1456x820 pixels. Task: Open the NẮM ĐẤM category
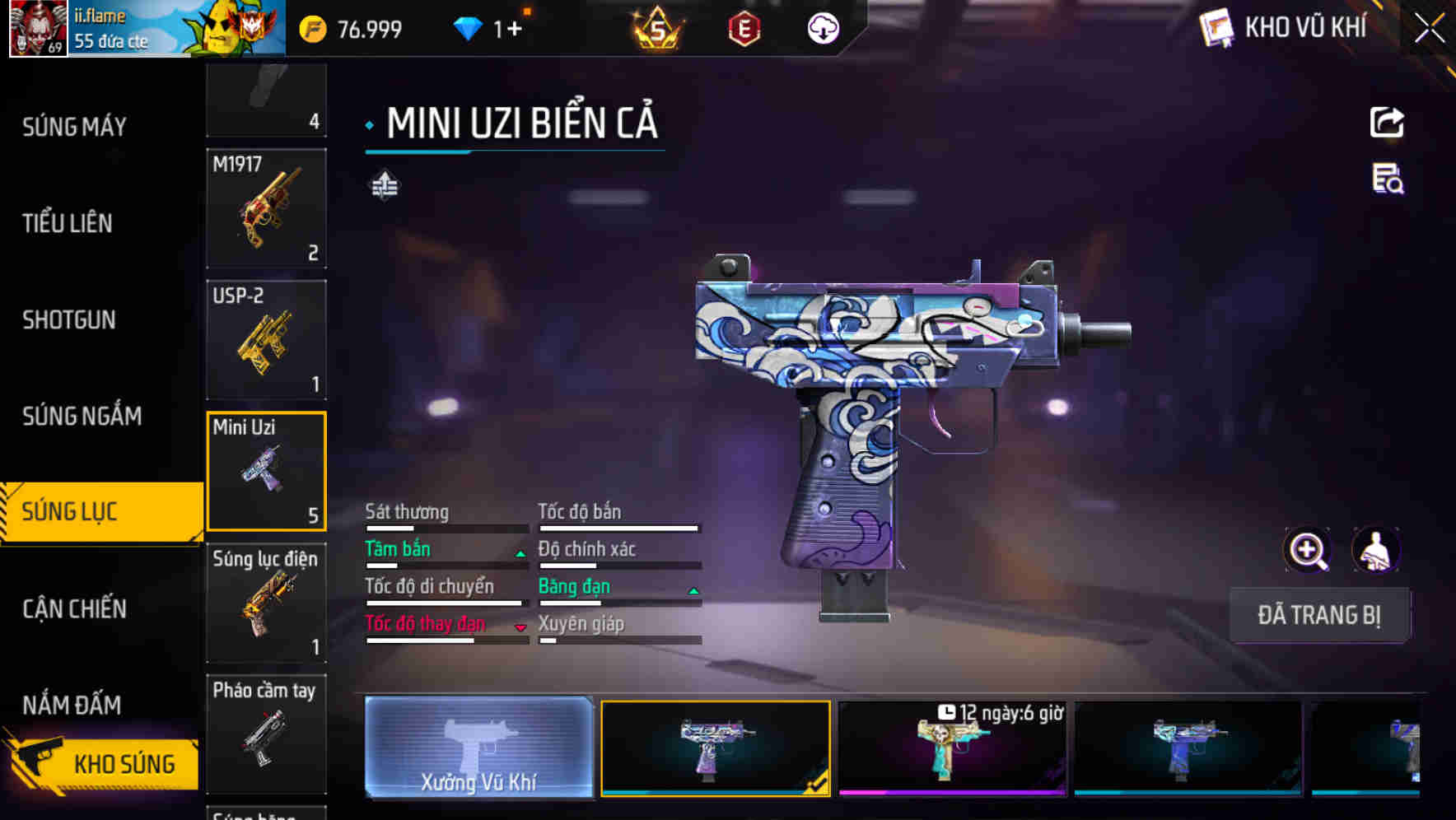point(72,705)
